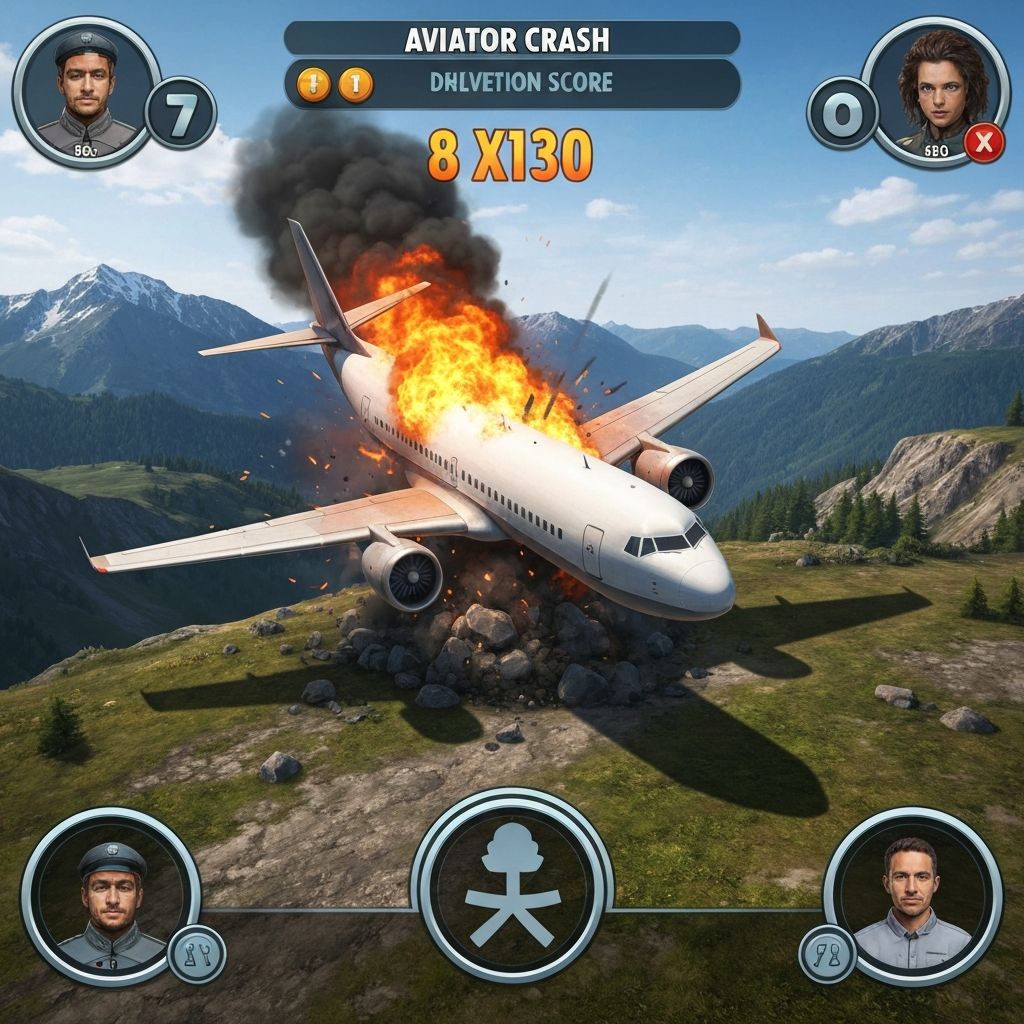Click the gold coins on the score bar

coord(333,84)
